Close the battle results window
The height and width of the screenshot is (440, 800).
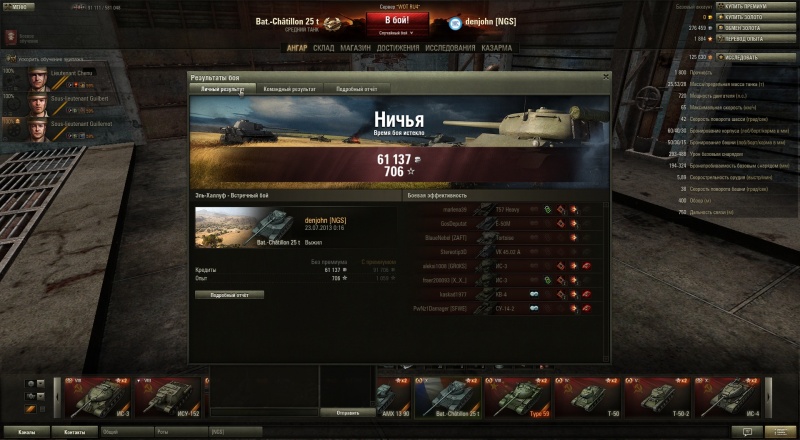click(605, 76)
